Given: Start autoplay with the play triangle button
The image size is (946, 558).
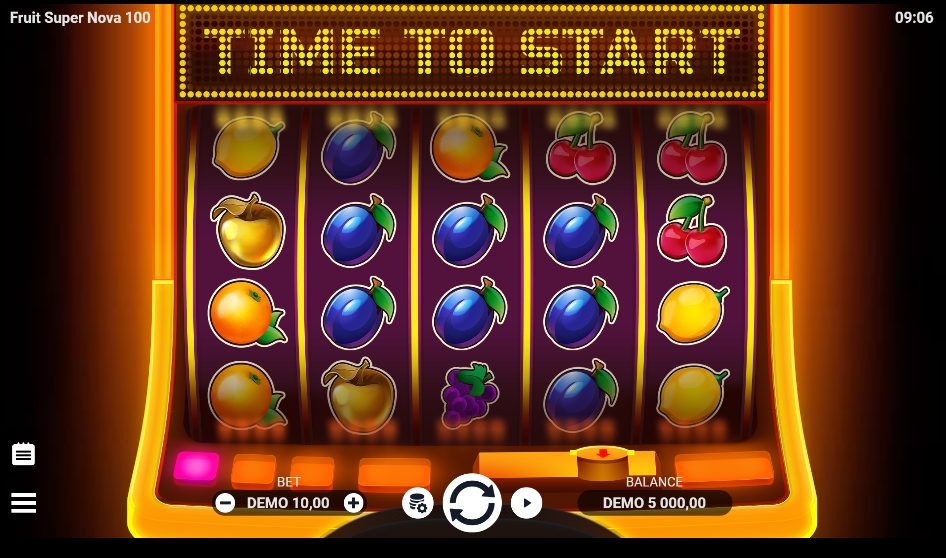Looking at the screenshot, I should point(526,502).
